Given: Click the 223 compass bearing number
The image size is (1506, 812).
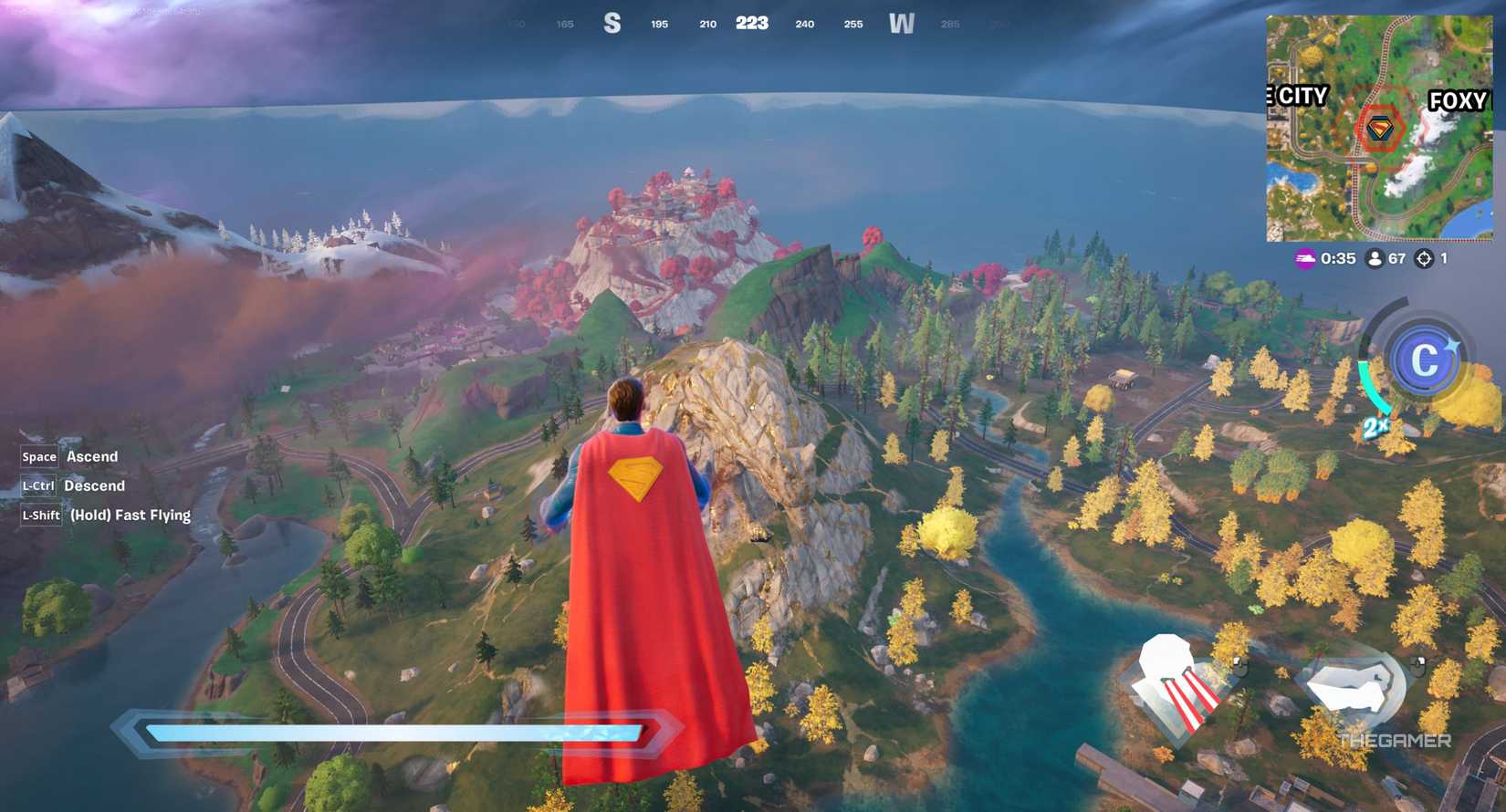Looking at the screenshot, I should tap(752, 23).
